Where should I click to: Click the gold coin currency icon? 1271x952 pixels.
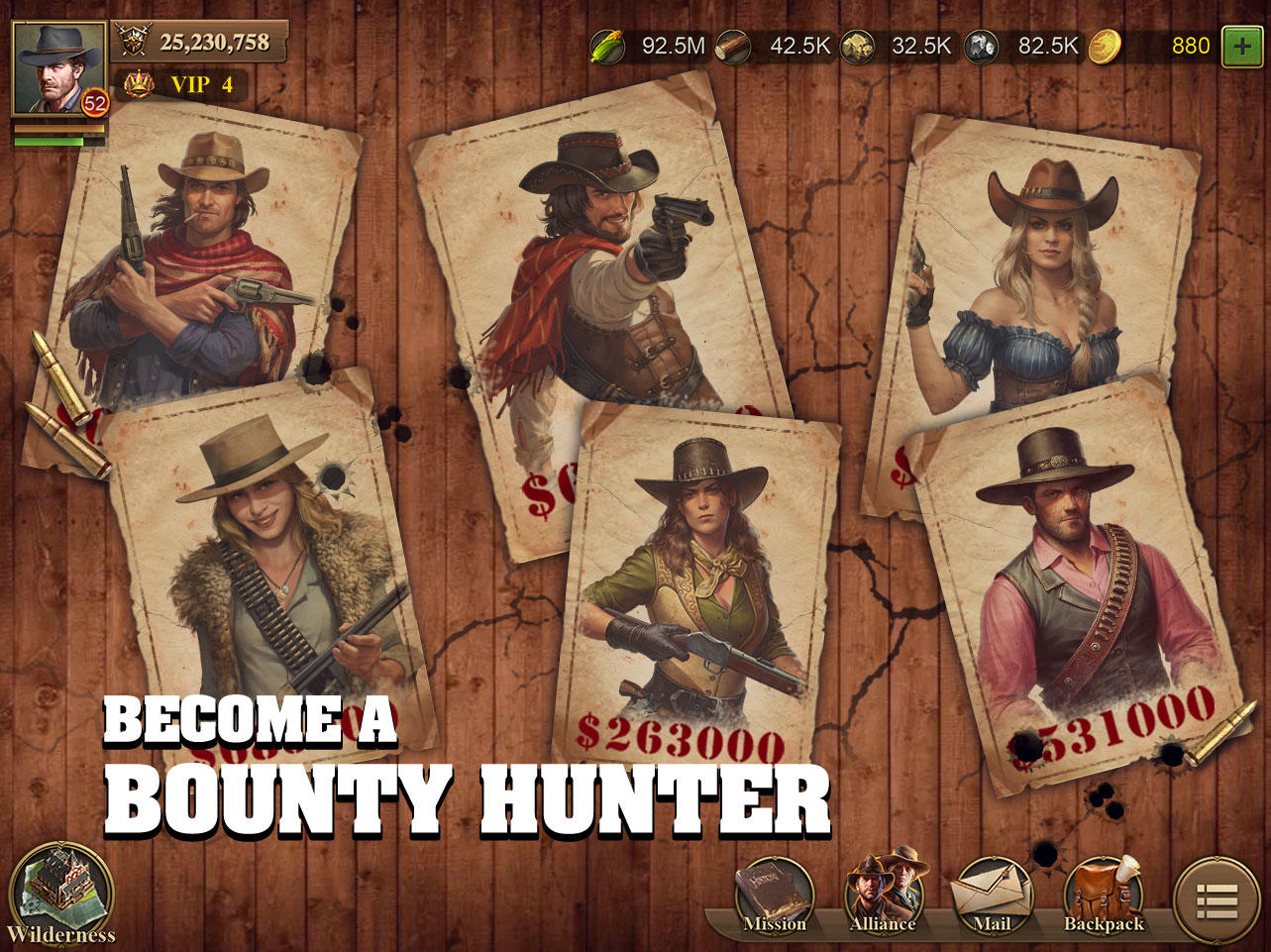click(1107, 46)
